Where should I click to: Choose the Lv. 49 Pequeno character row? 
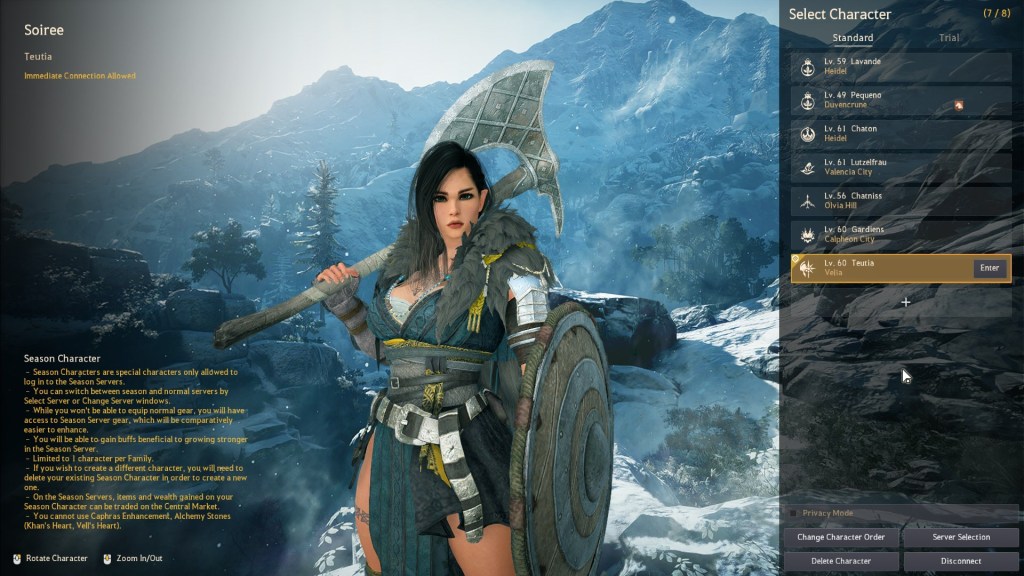[x=900, y=100]
